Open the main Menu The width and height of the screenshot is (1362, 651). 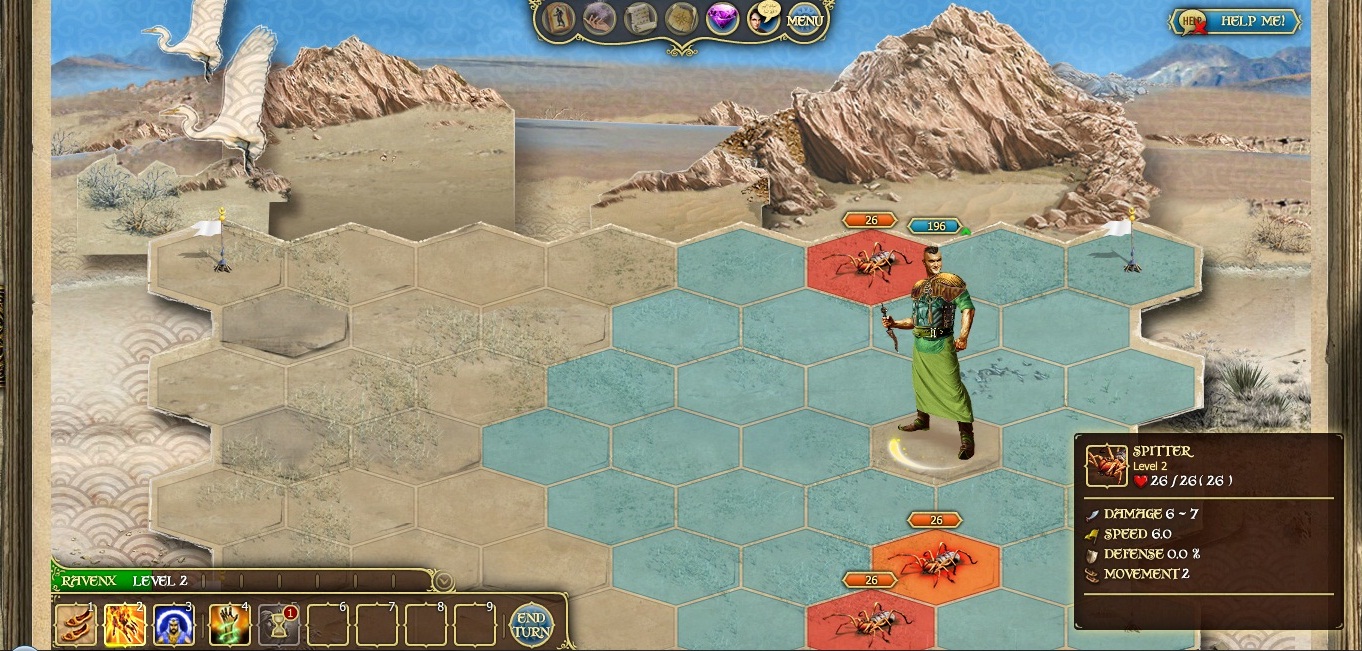point(805,20)
